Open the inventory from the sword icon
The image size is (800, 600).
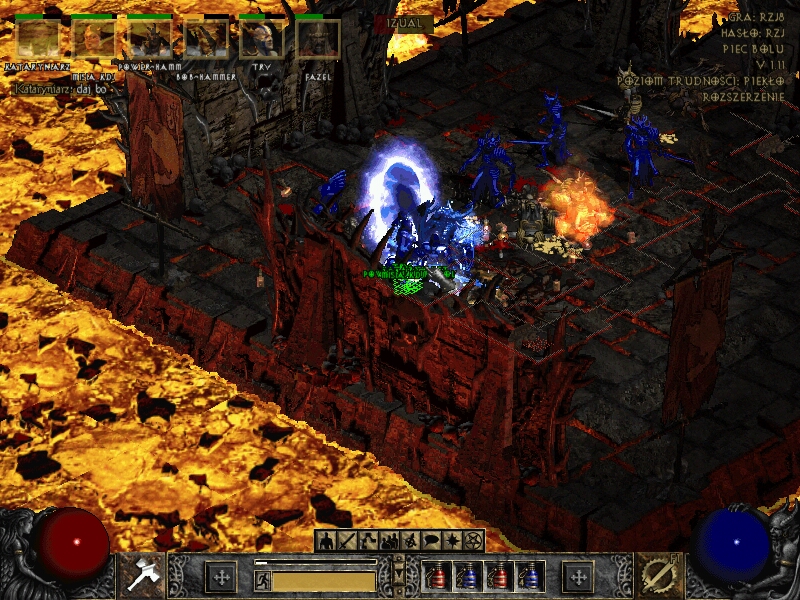347,541
